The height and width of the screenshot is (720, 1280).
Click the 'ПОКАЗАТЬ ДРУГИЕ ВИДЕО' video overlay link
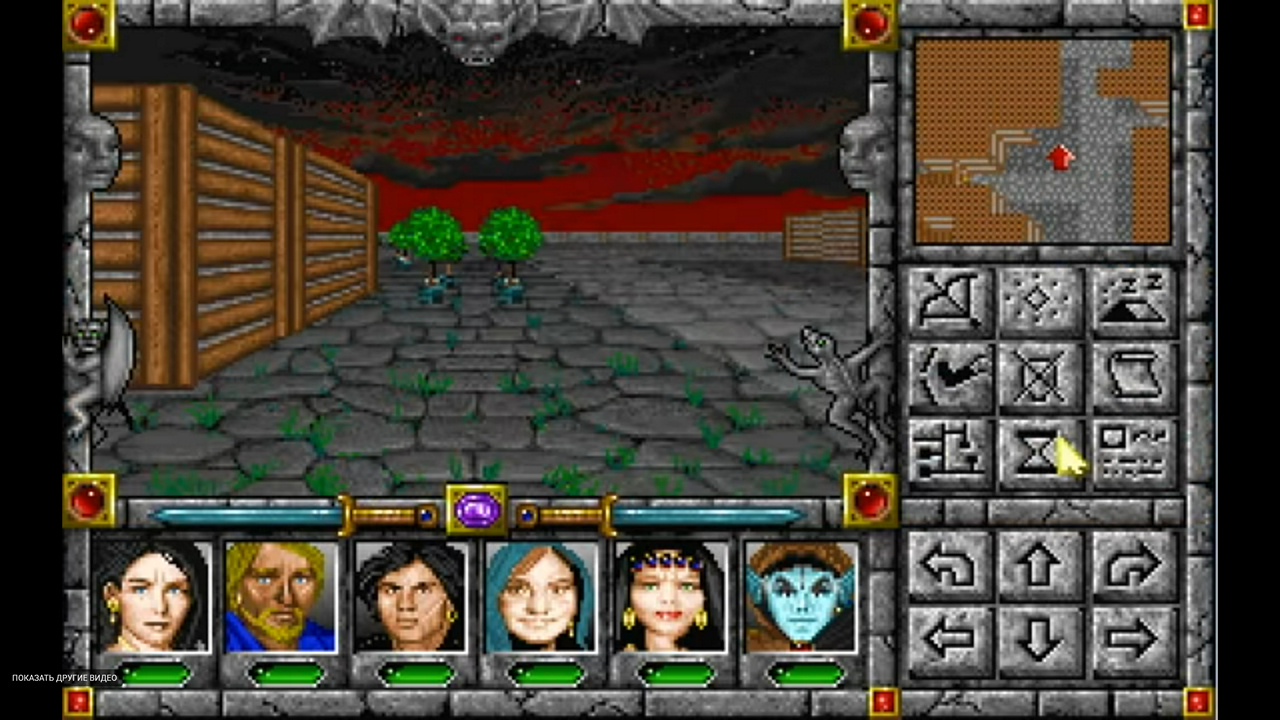pos(65,678)
